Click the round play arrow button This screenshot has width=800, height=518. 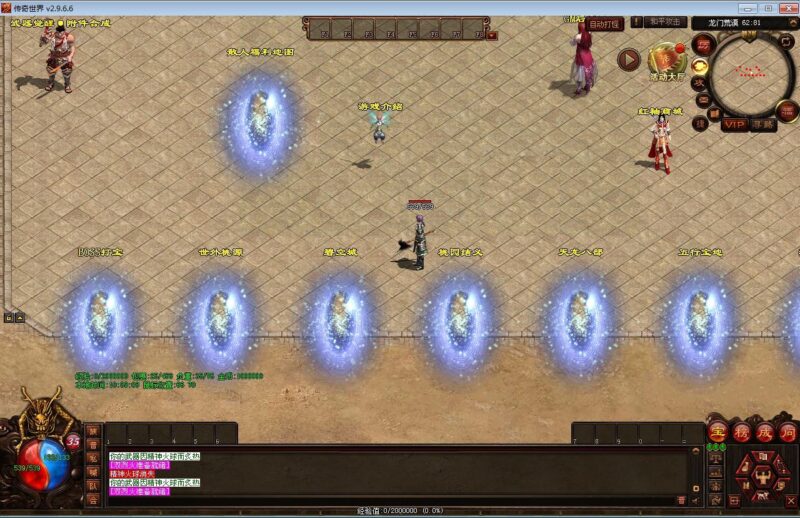point(629,59)
